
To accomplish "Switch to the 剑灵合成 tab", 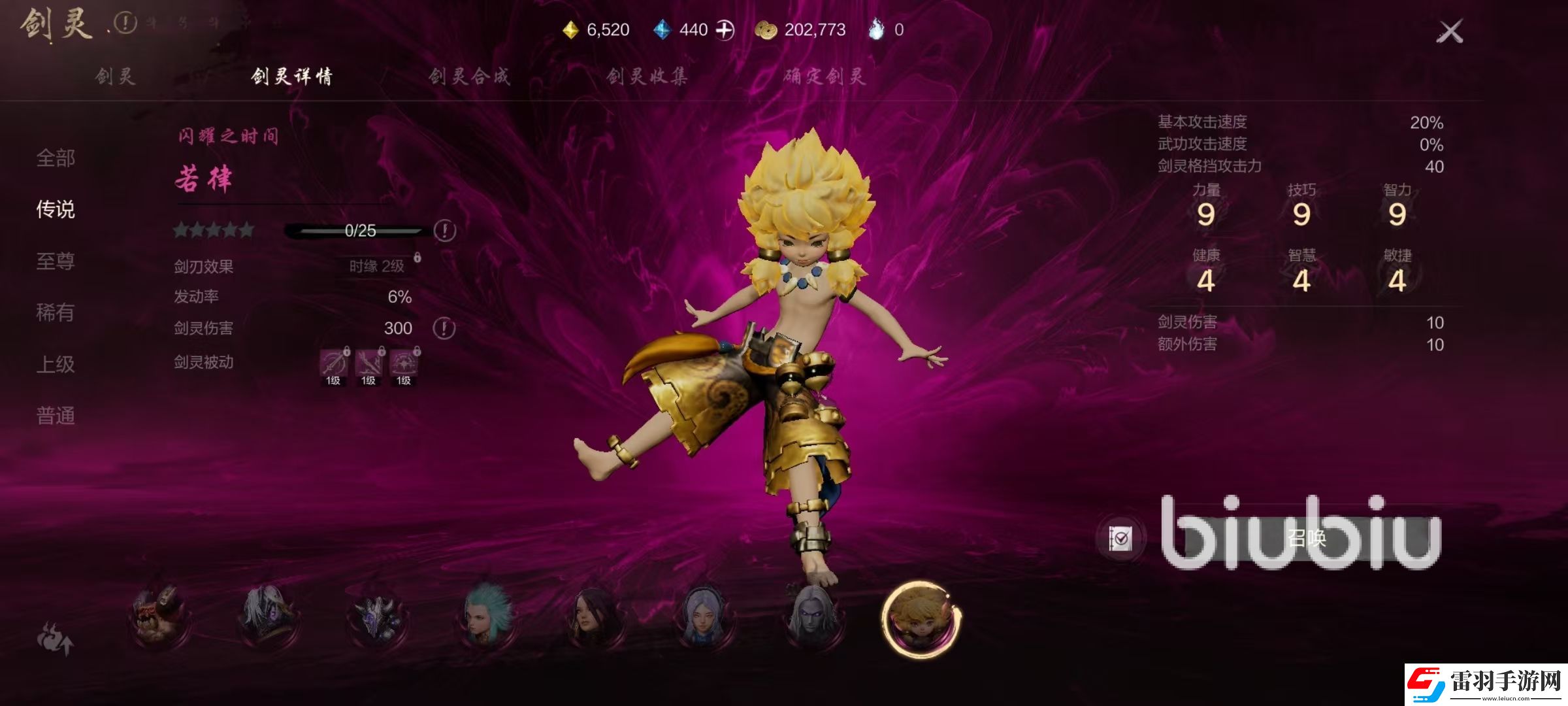I will 469,76.
